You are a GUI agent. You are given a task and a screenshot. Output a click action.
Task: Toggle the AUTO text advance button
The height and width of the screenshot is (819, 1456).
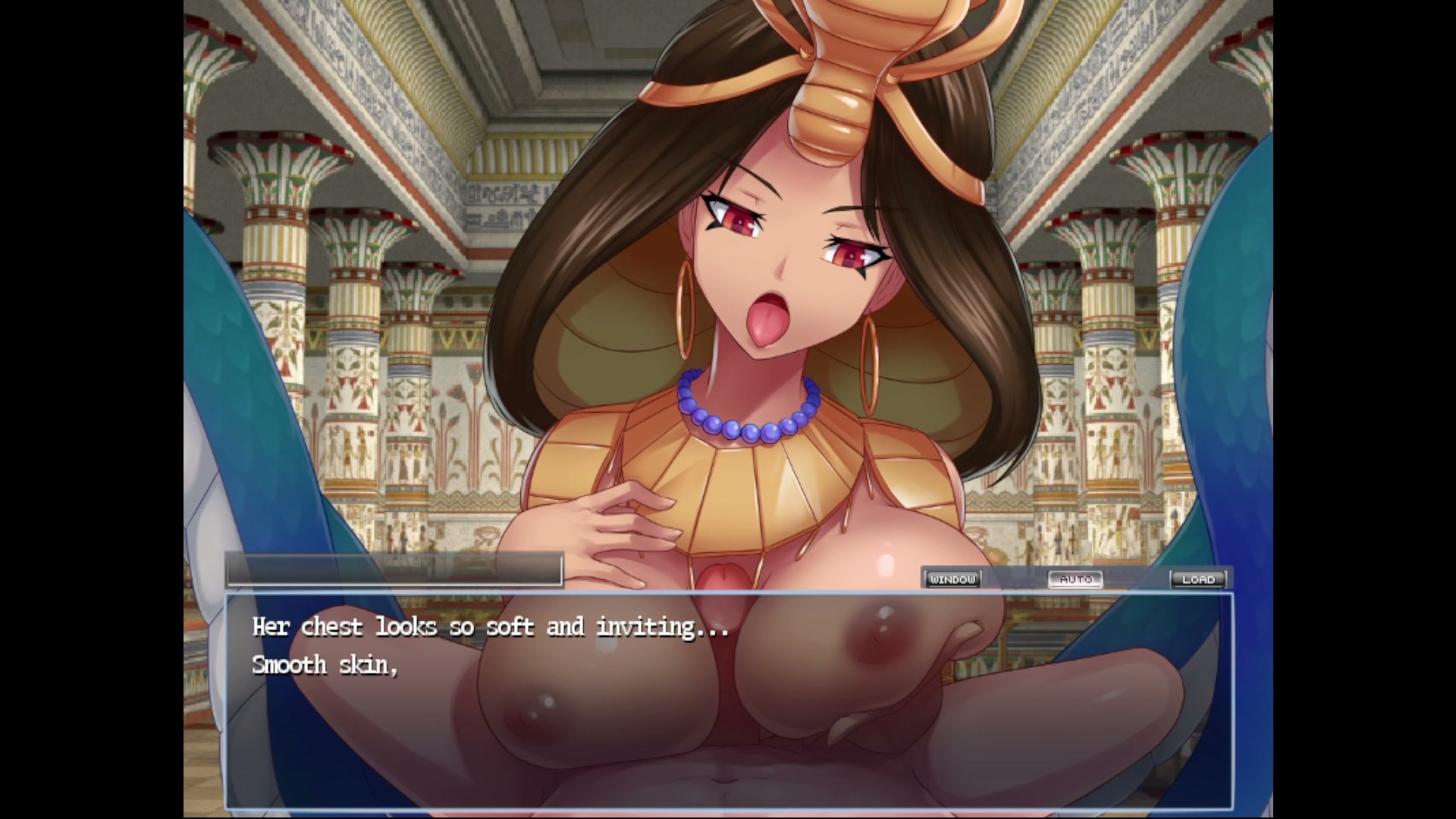click(1075, 579)
